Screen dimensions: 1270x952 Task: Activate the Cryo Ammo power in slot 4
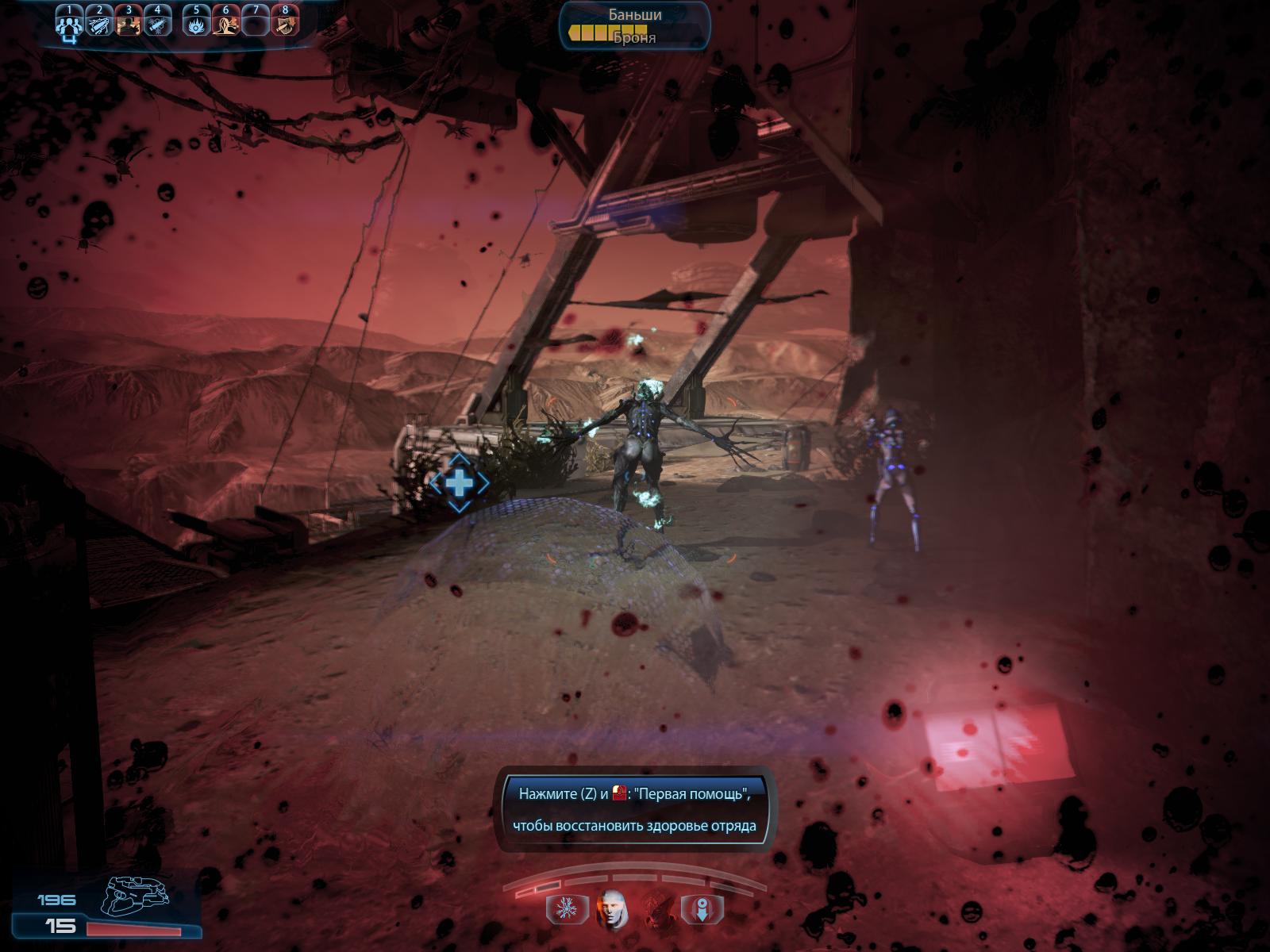(157, 23)
